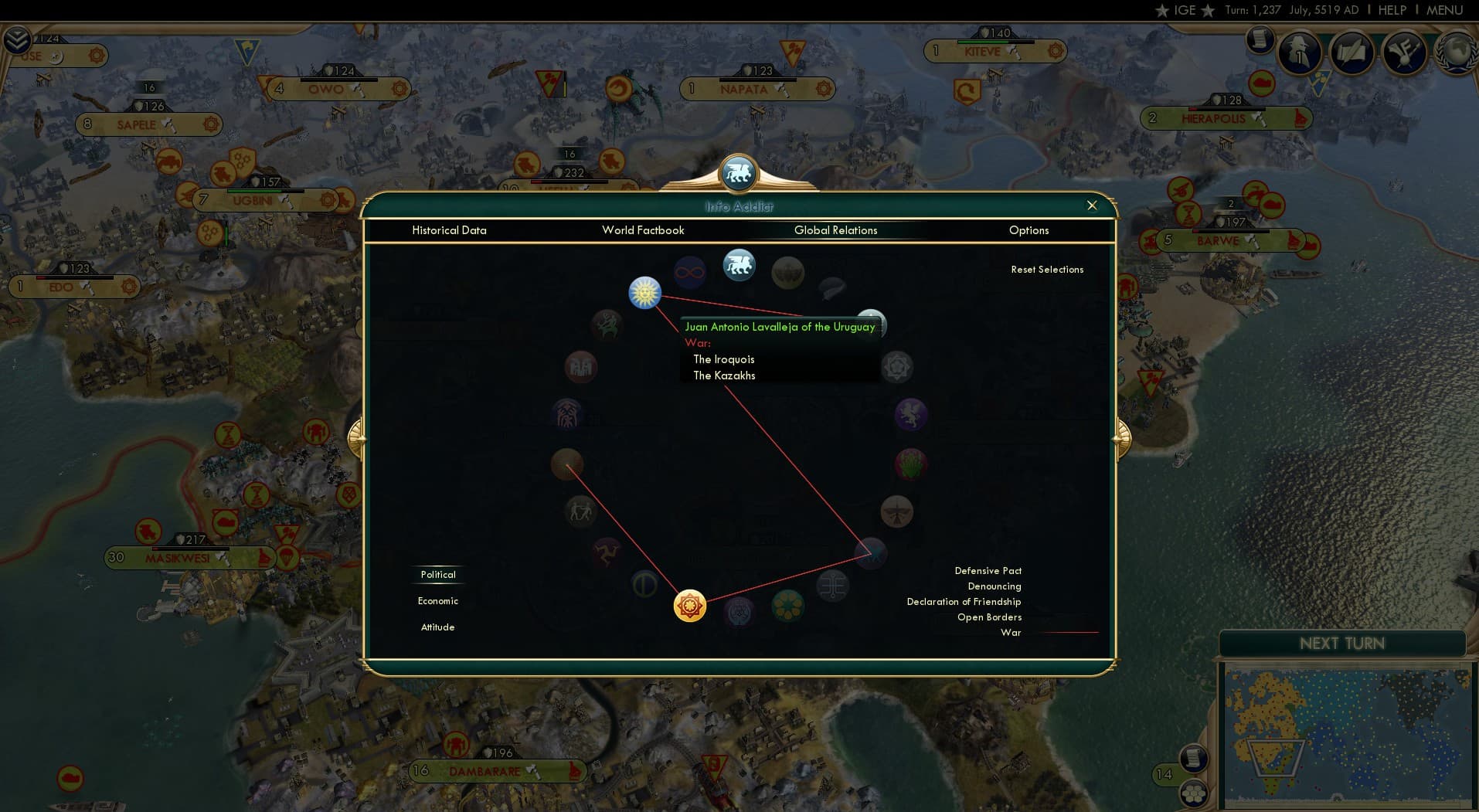The width and height of the screenshot is (1479, 812).
Task: Select the highlighted orange medallion civilization
Action: (688, 606)
